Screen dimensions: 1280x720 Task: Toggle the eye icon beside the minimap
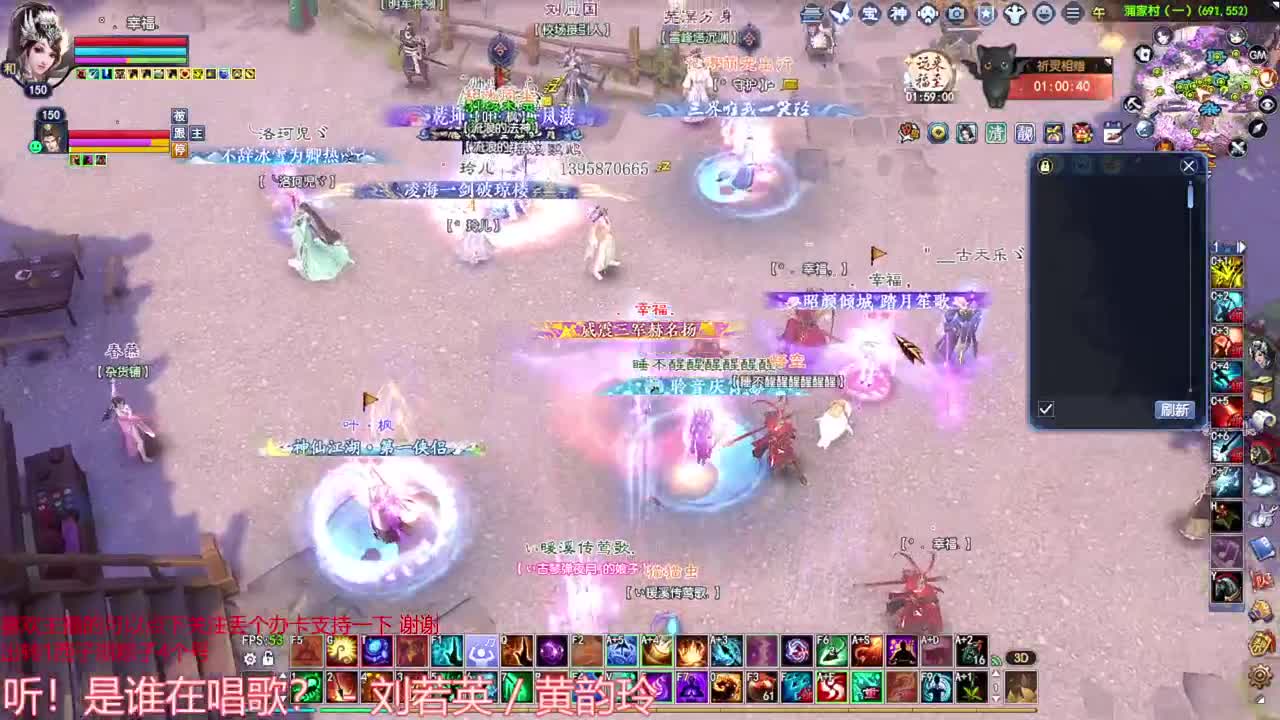[1267, 104]
